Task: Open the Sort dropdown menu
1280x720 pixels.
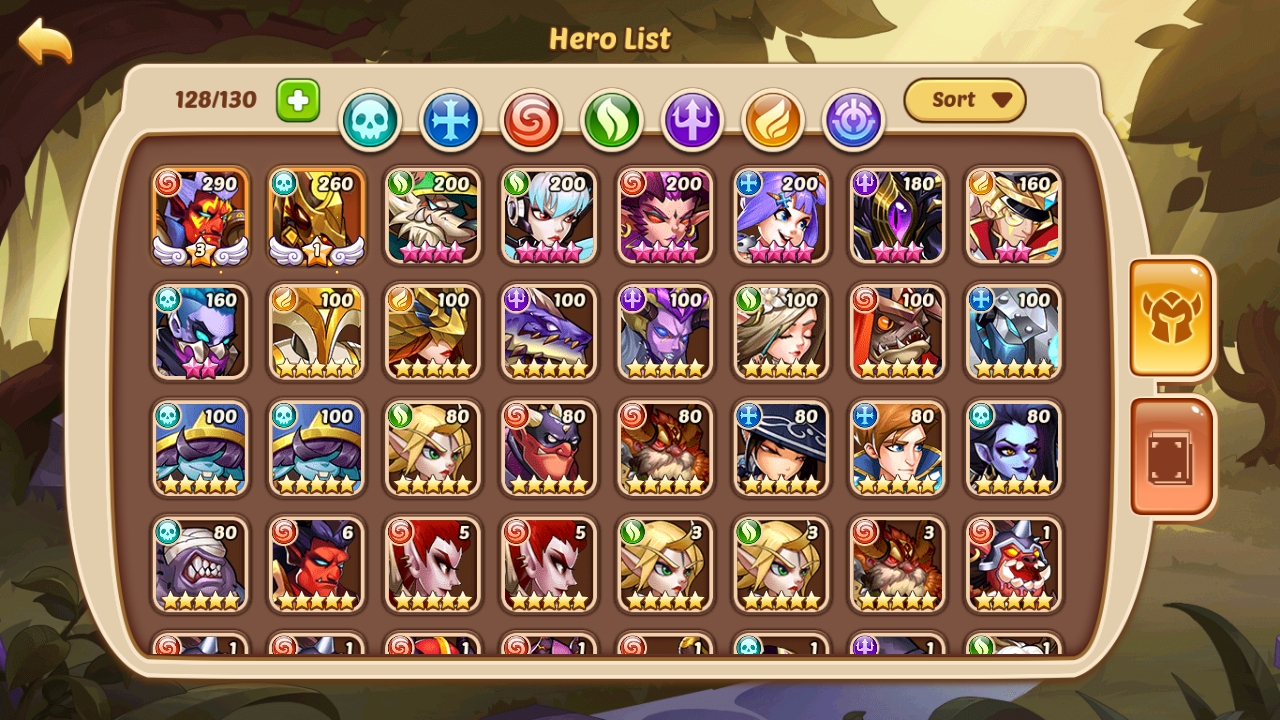Action: point(963,100)
